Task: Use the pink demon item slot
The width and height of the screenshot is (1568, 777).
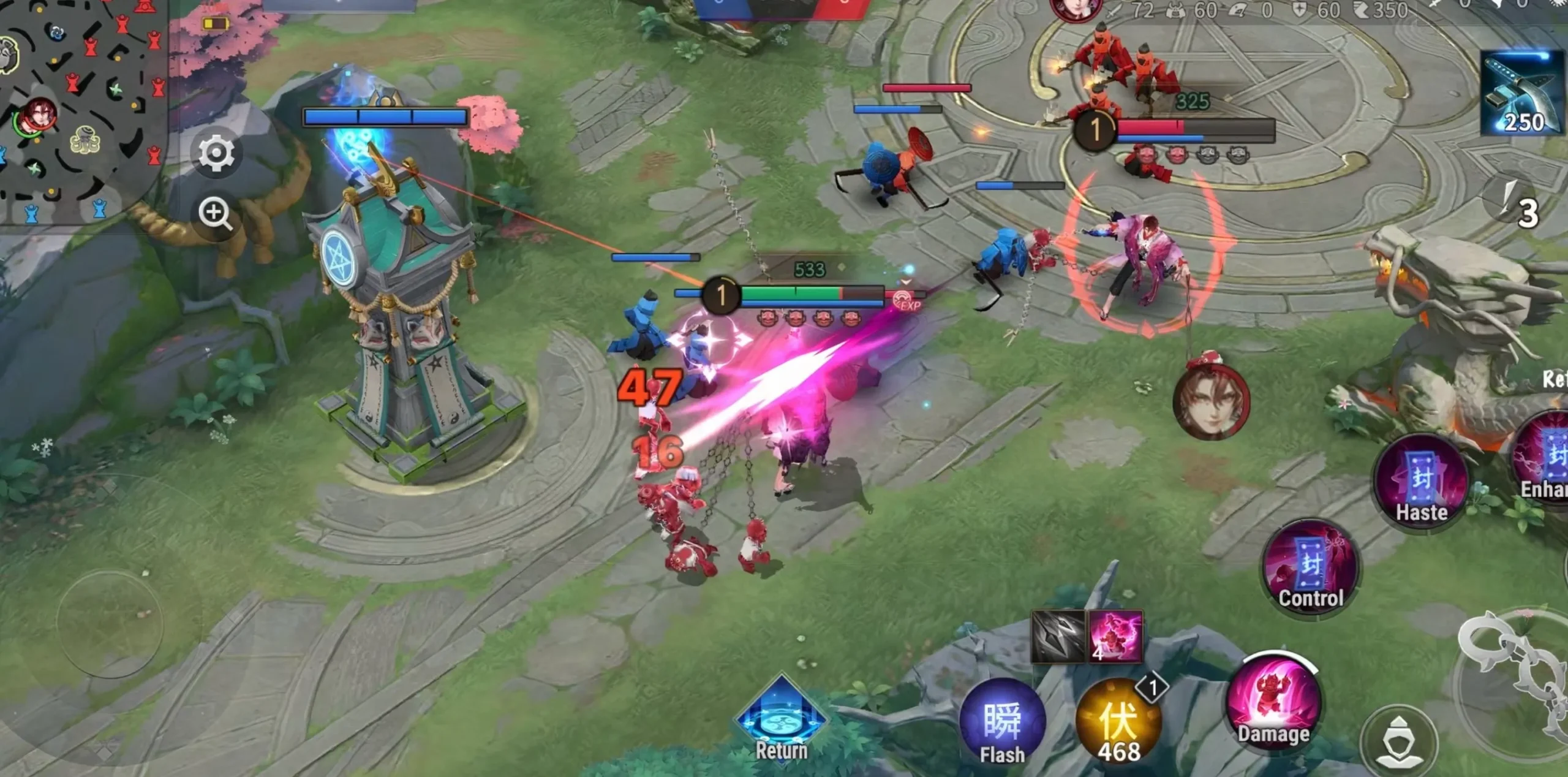Action: click(x=1115, y=636)
